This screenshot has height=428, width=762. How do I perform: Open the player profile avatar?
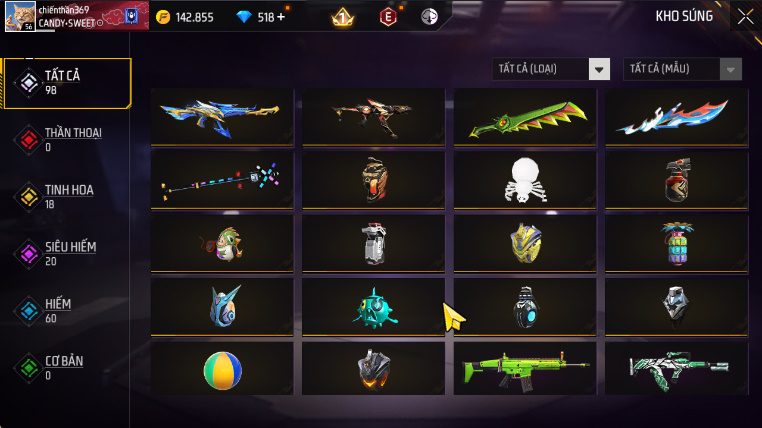[19, 17]
